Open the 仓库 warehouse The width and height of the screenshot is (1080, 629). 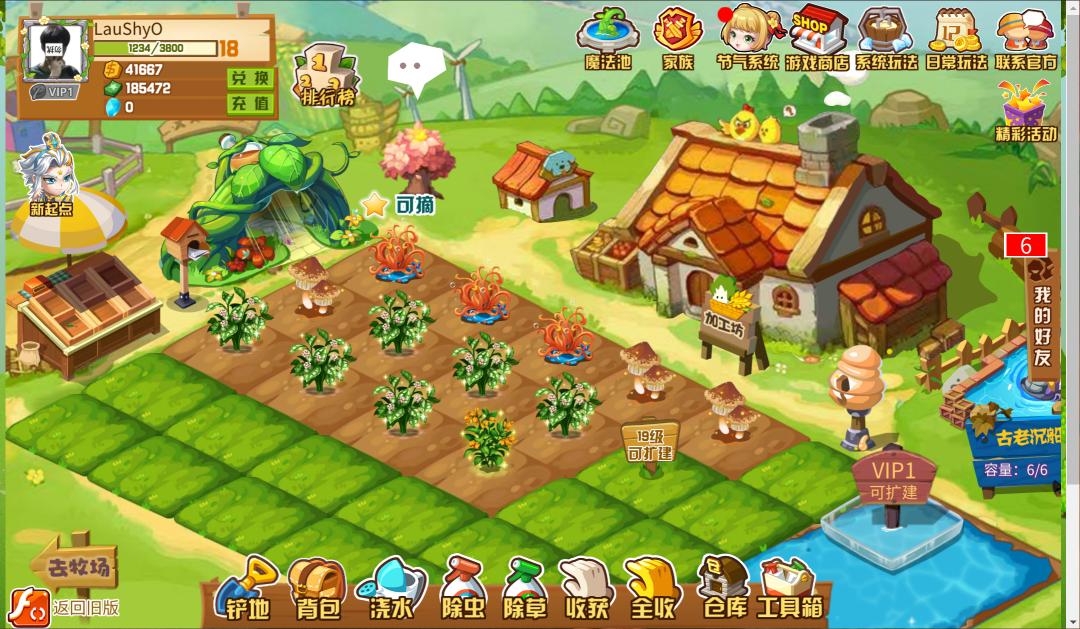coord(723,588)
